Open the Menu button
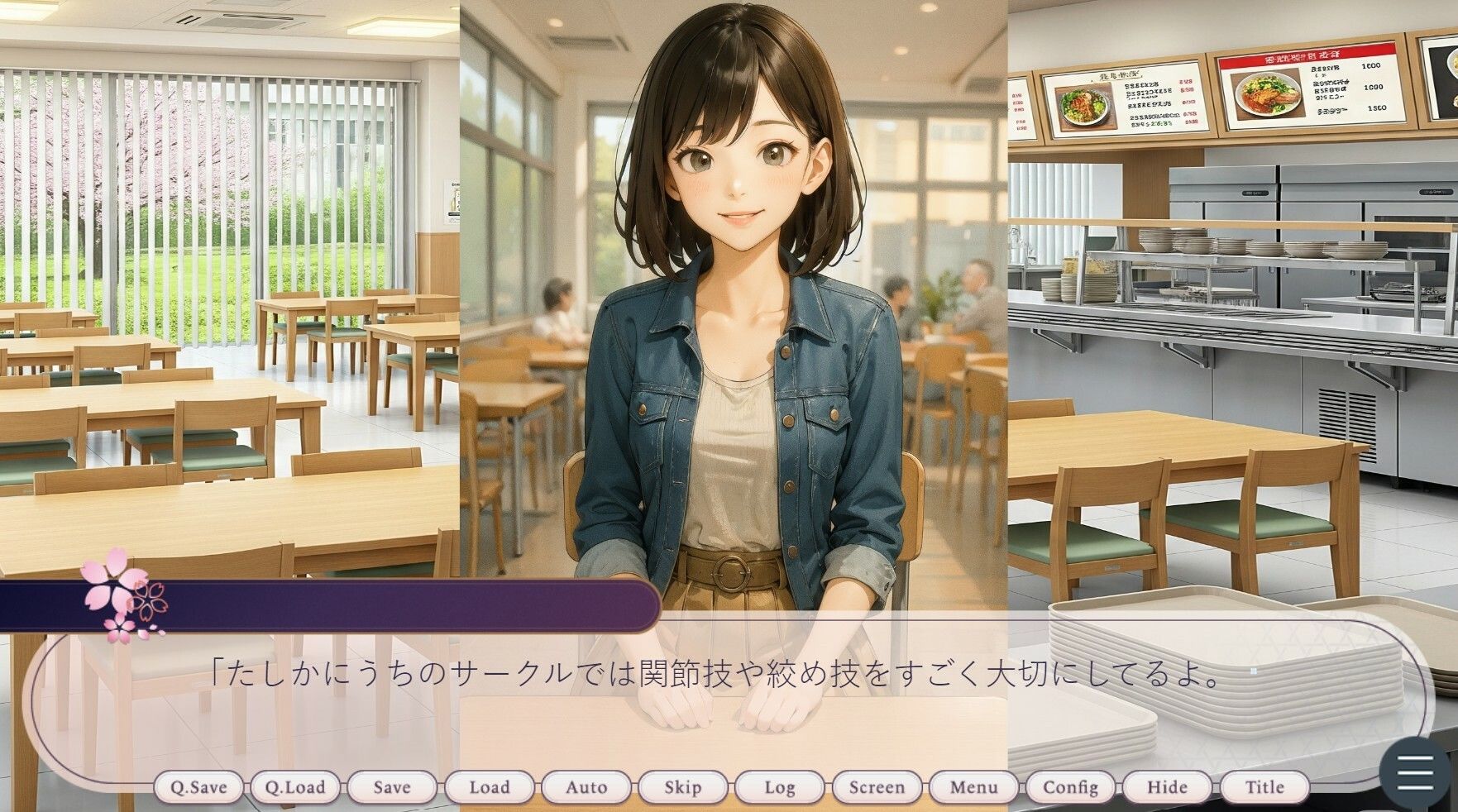1458x812 pixels. 973,787
